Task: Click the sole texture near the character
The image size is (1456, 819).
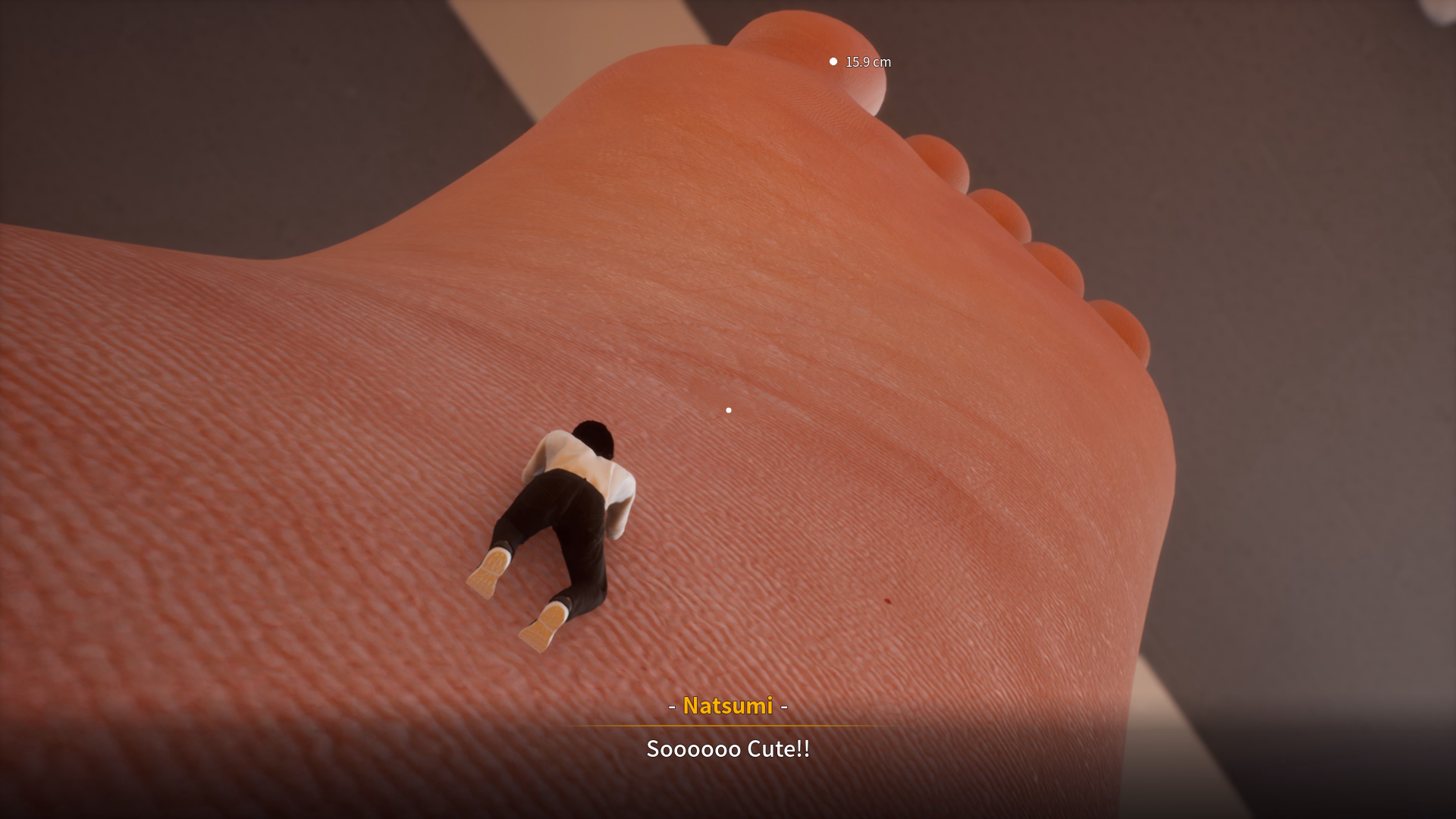Action: (682, 531)
